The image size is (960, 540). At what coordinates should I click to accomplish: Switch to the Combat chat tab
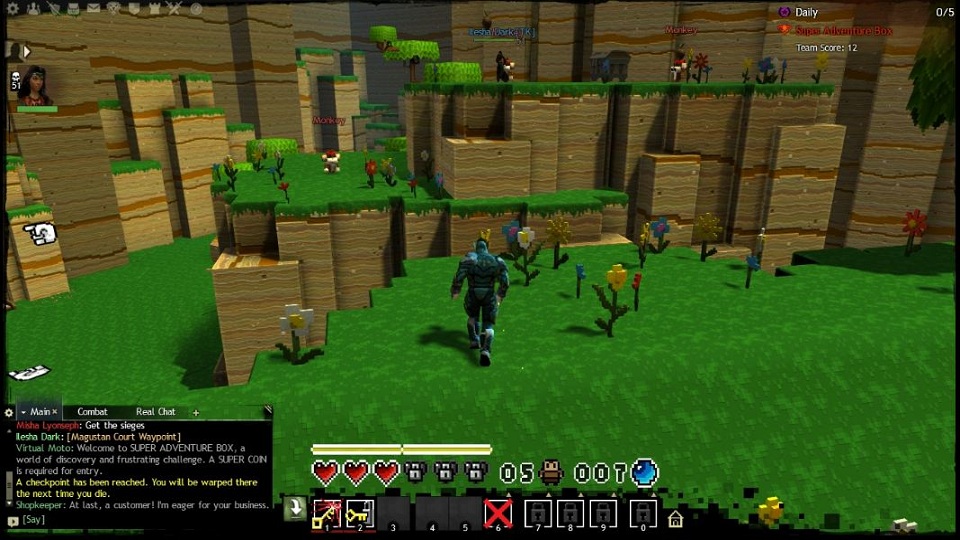(93, 412)
